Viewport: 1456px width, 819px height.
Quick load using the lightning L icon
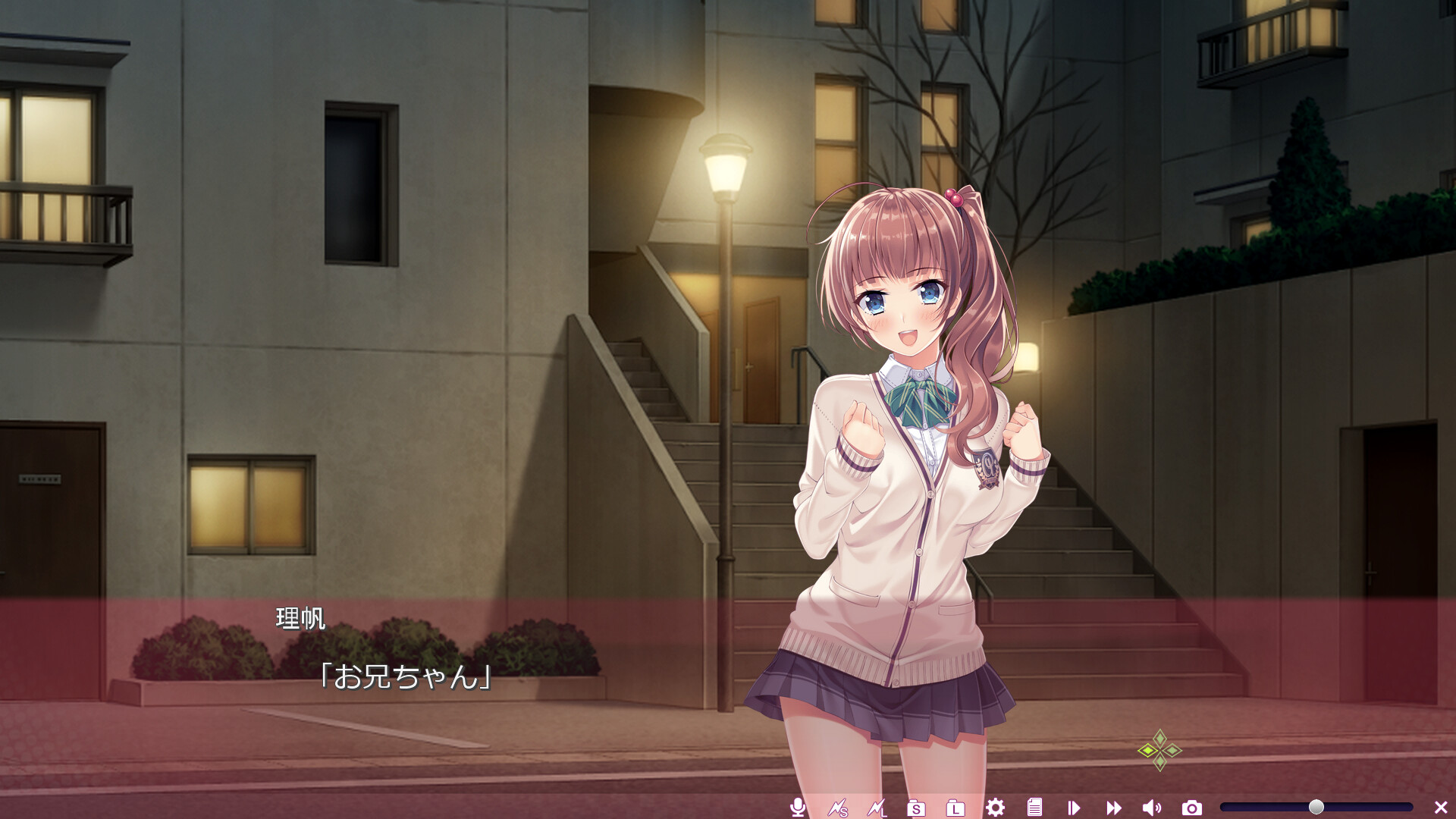877,808
